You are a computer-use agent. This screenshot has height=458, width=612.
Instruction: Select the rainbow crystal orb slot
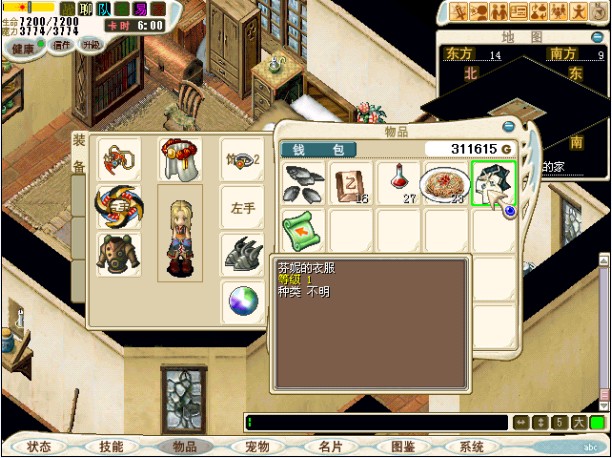click(241, 301)
